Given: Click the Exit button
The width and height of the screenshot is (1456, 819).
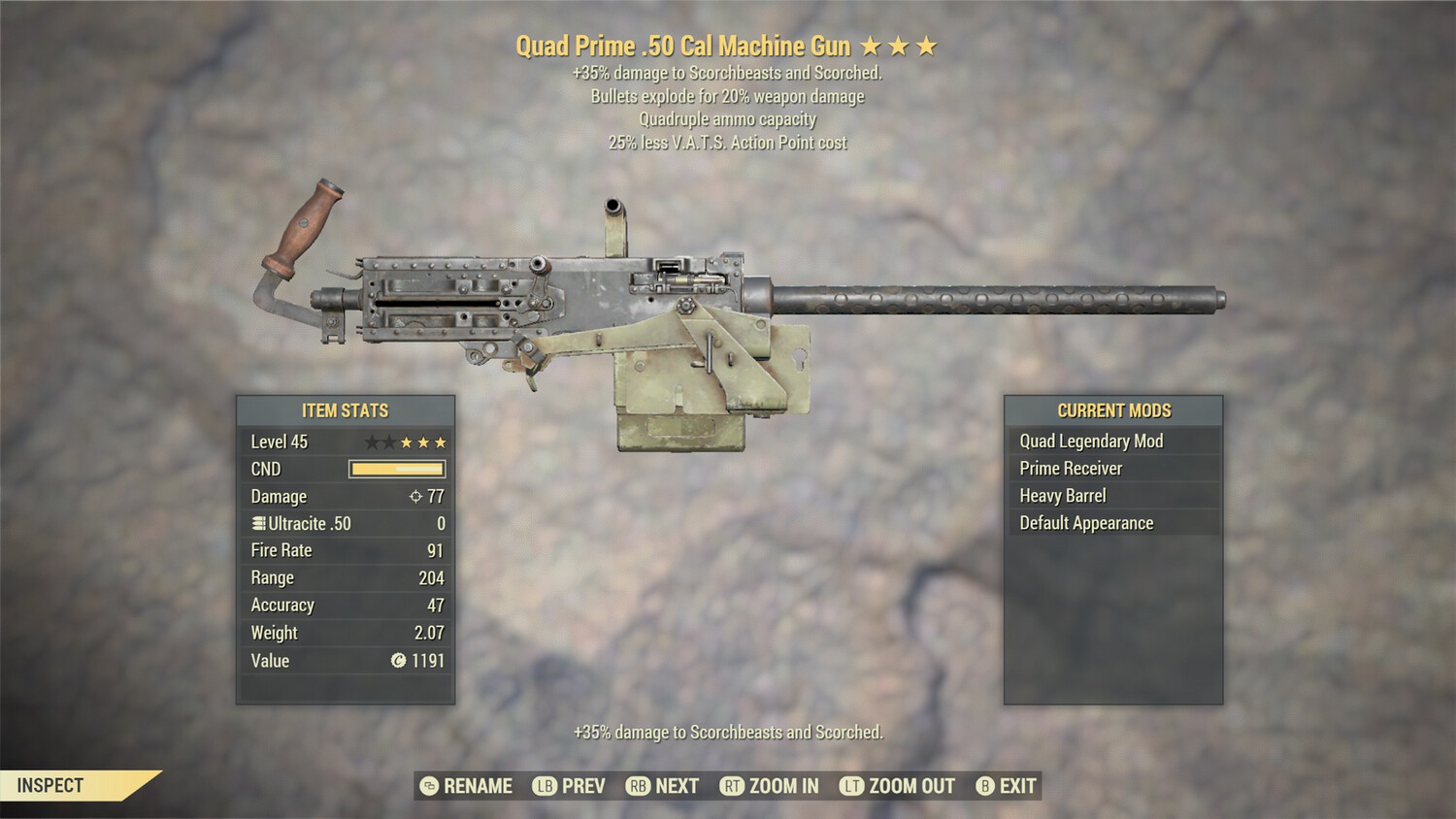Looking at the screenshot, I should [1016, 786].
